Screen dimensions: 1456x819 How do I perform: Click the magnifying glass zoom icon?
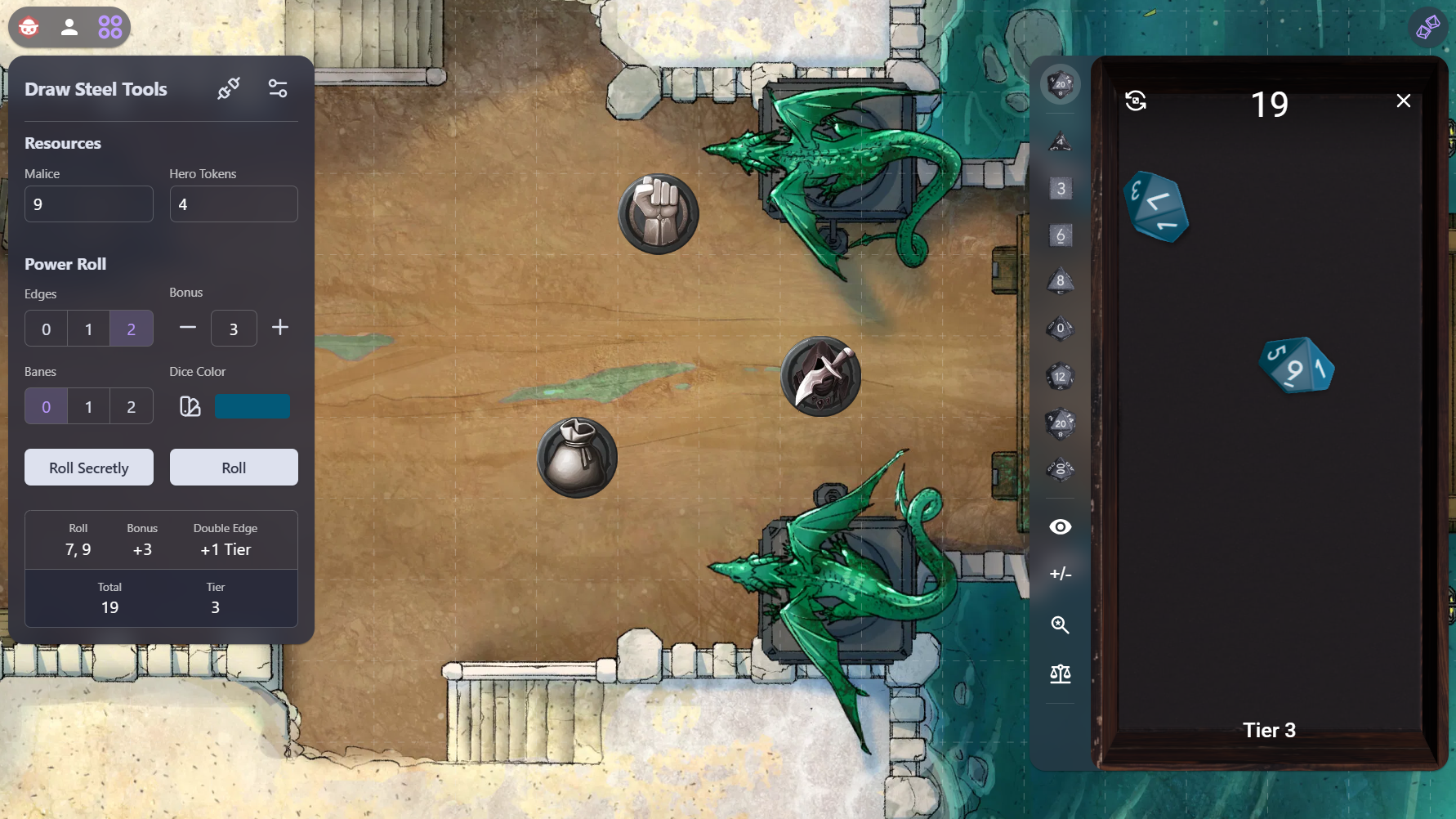point(1061,625)
